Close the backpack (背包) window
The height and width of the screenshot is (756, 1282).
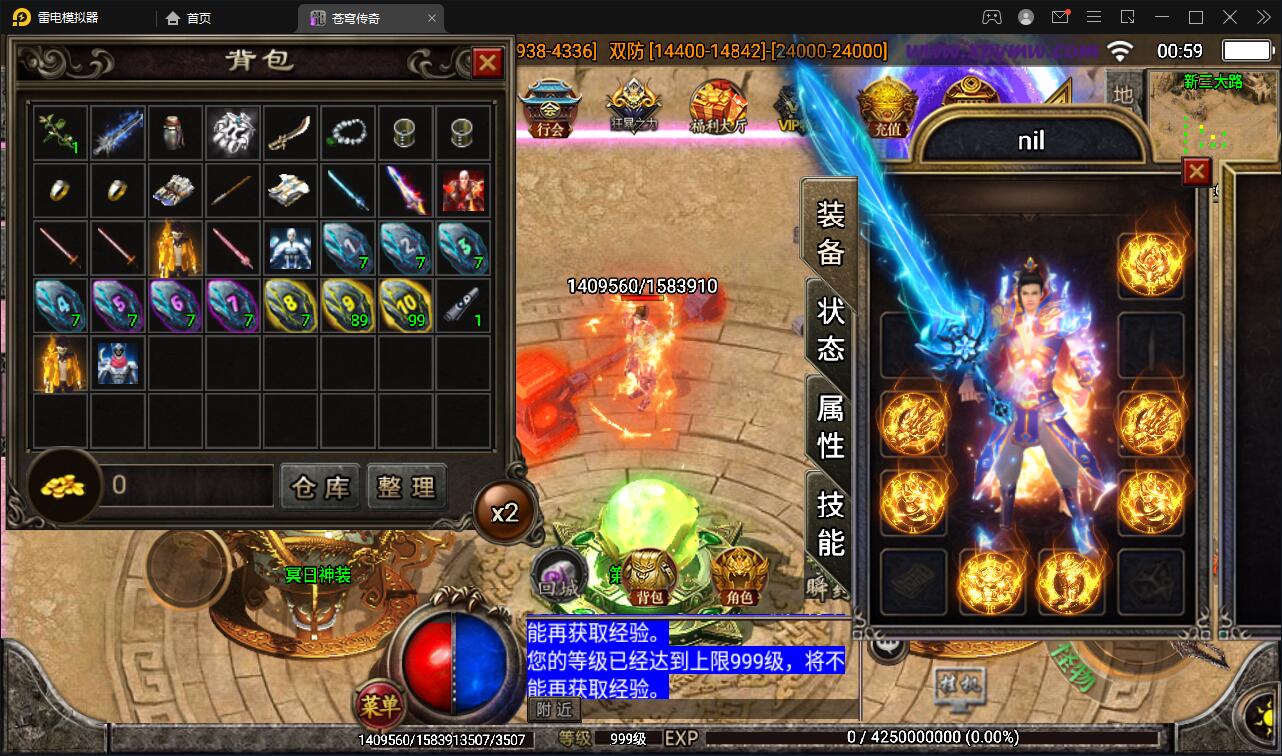pyautogui.click(x=487, y=63)
